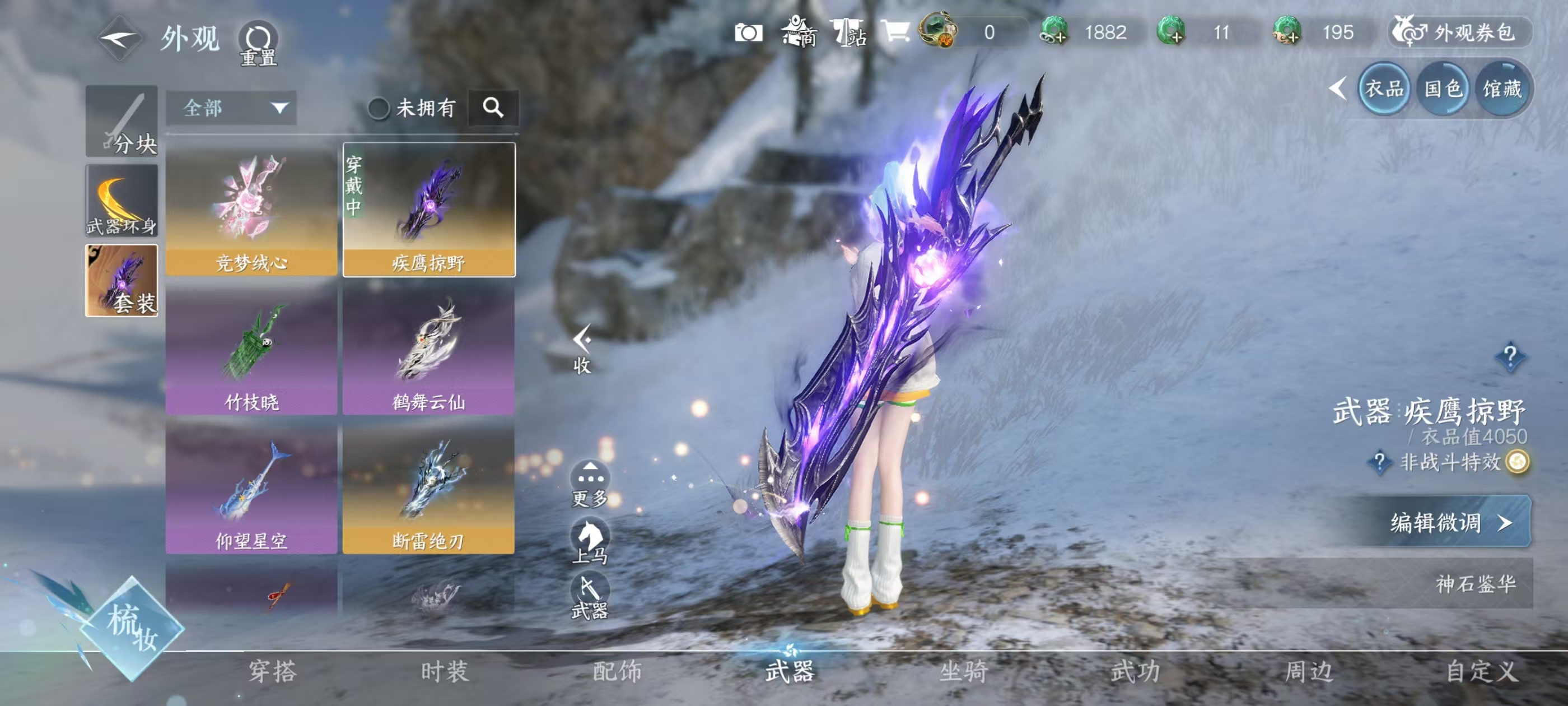Open the weapon search magnifier
Viewport: 1568px width, 706px height.
493,109
